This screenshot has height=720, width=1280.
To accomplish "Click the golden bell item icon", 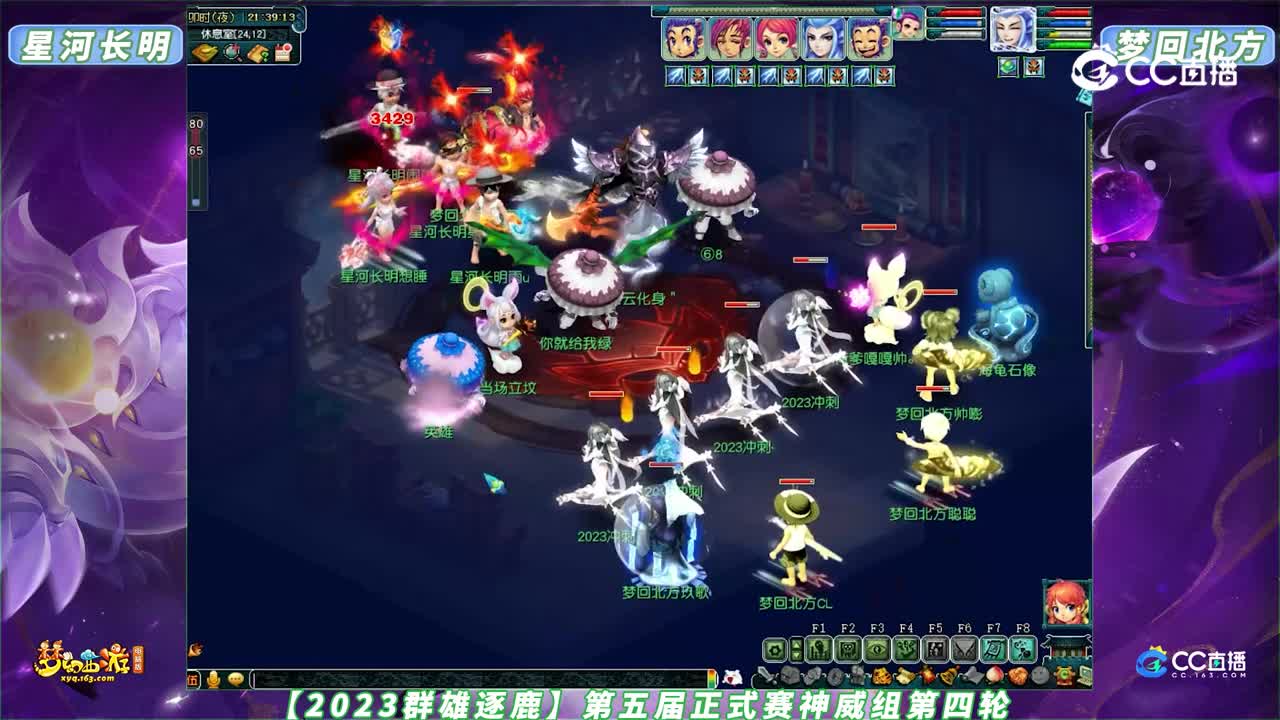I will (x=948, y=678).
